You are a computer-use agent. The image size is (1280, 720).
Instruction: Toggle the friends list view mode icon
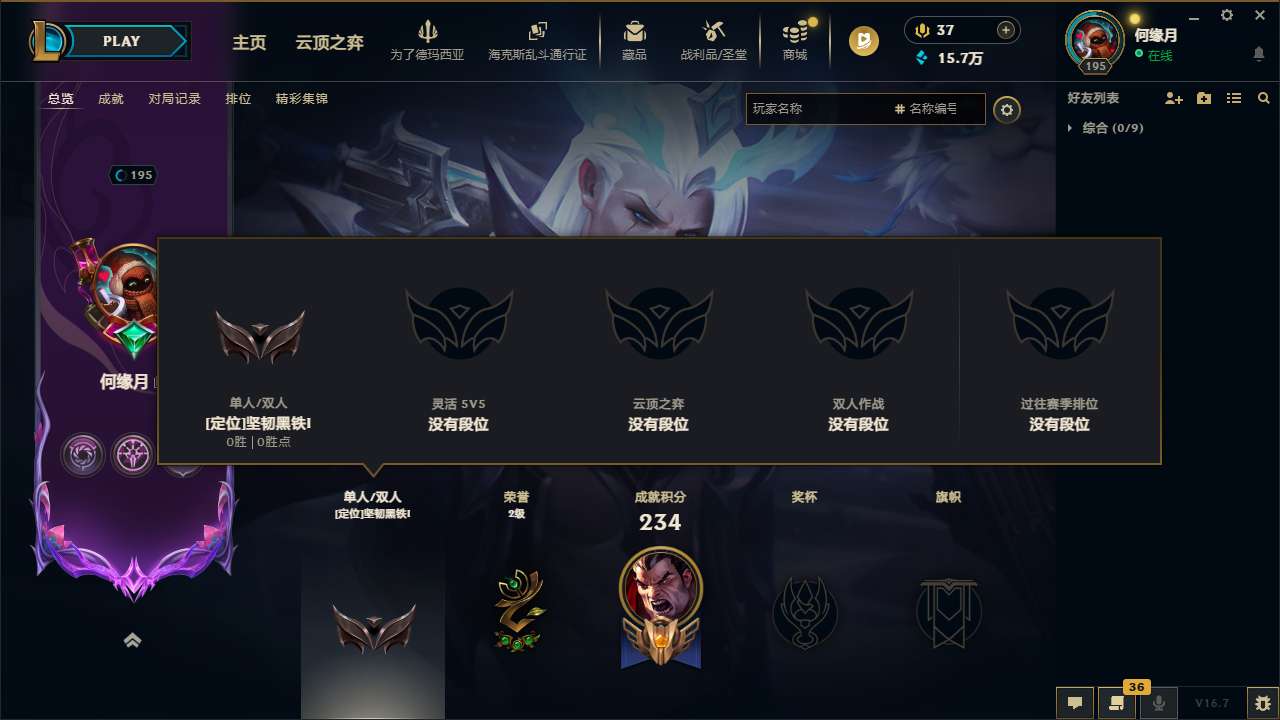click(1233, 98)
